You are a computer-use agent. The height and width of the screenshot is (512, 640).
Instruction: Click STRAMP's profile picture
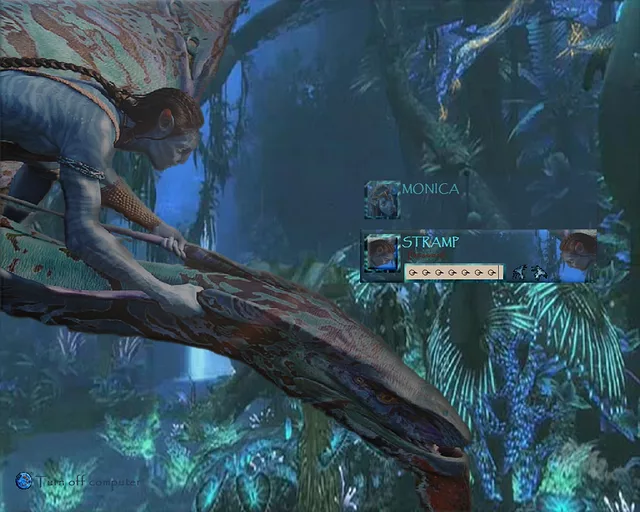(382, 252)
